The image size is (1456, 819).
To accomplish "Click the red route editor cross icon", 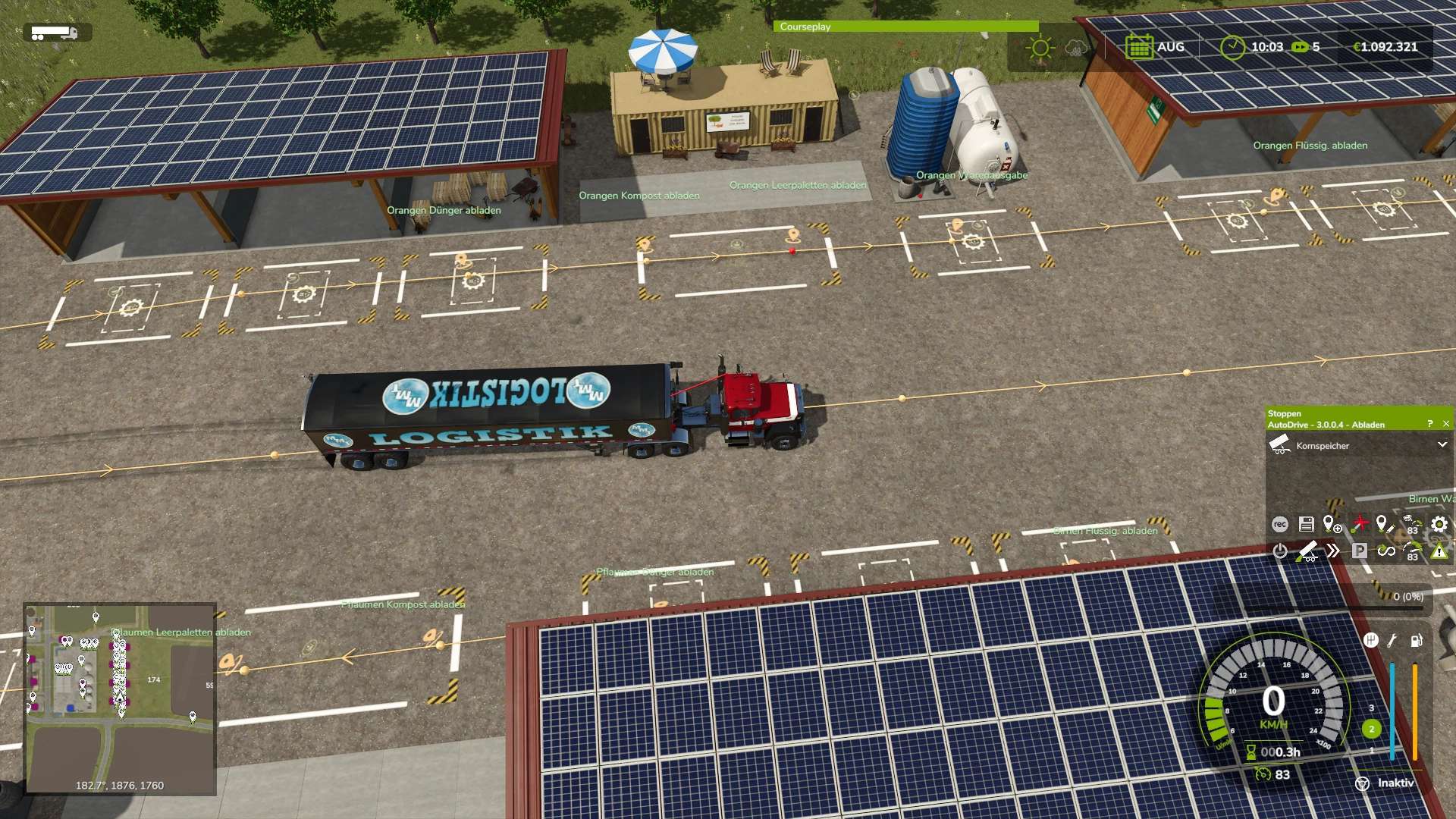I will pyautogui.click(x=1360, y=524).
